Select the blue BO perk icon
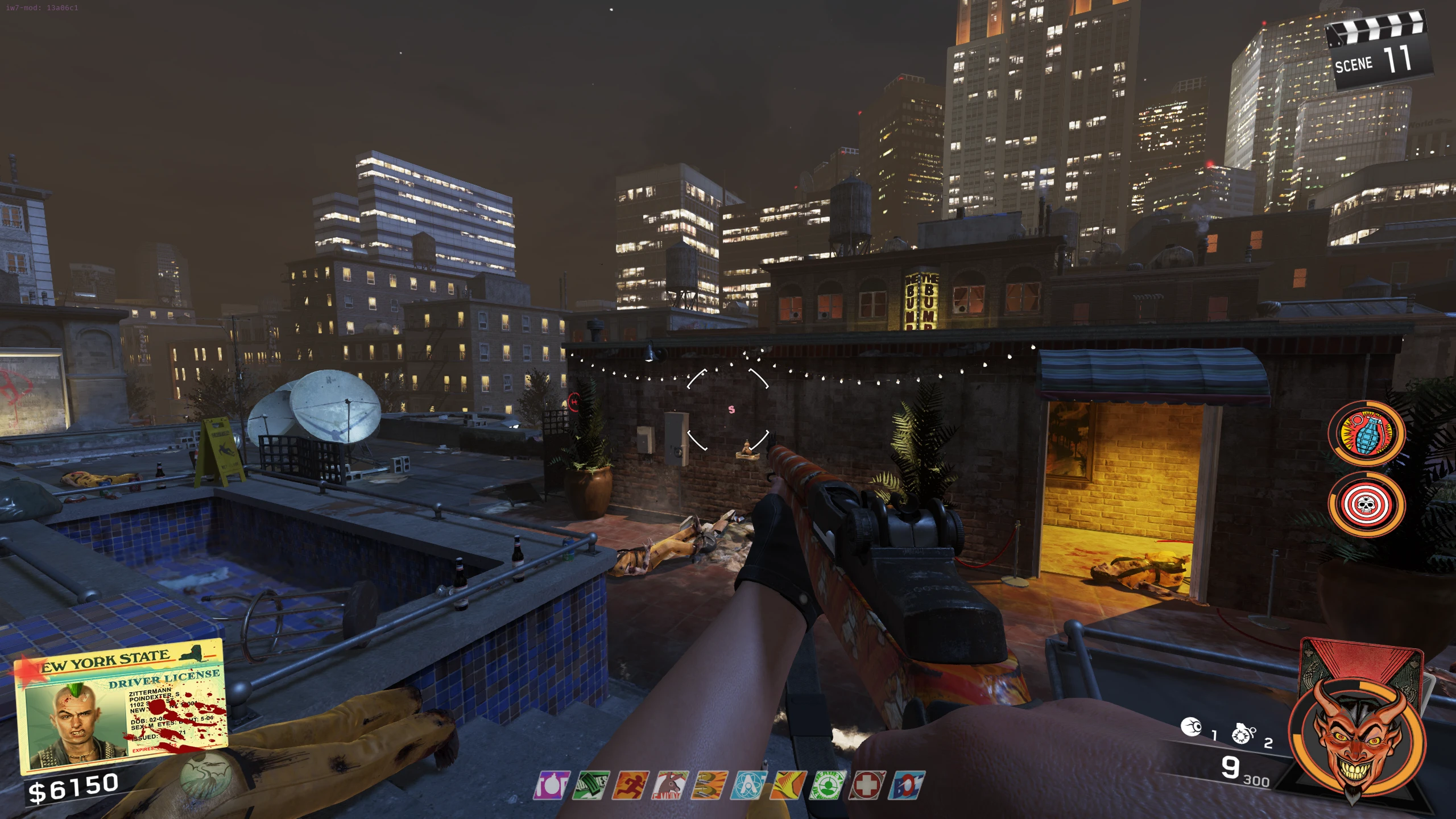Image resolution: width=1456 pixels, height=819 pixels. pyautogui.click(x=907, y=785)
